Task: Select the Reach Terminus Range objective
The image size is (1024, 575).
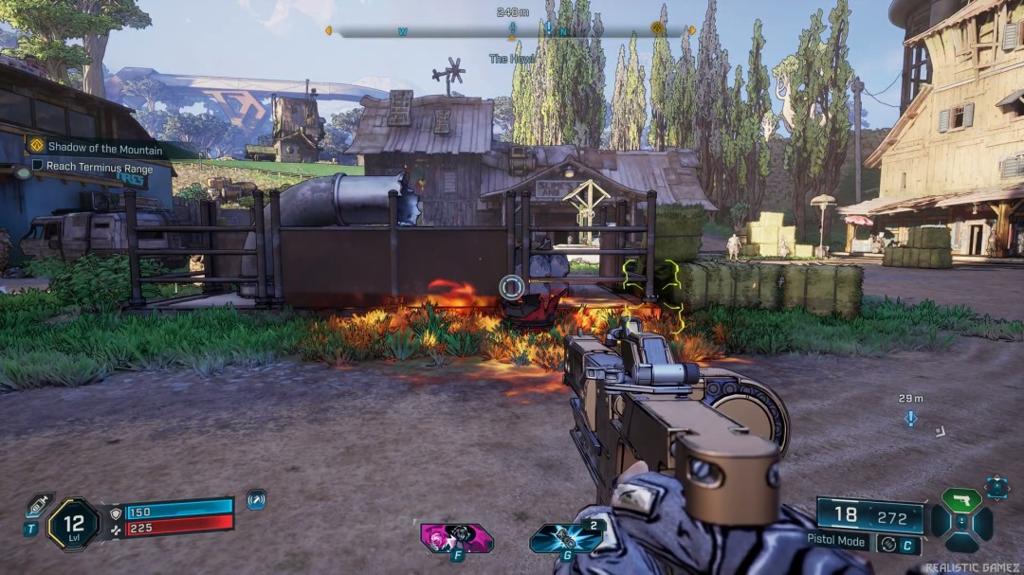Action: click(98, 167)
